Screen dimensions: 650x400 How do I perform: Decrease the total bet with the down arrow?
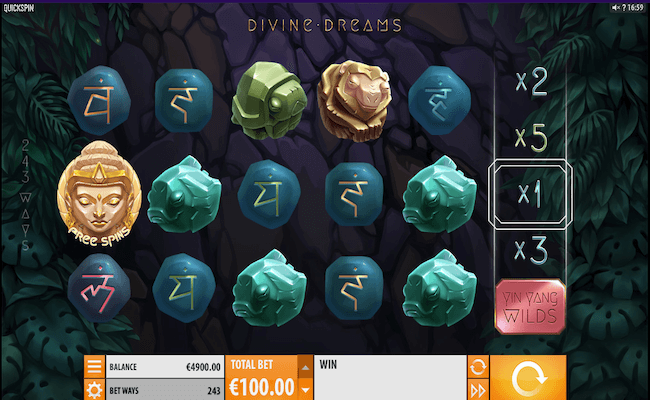[306, 389]
